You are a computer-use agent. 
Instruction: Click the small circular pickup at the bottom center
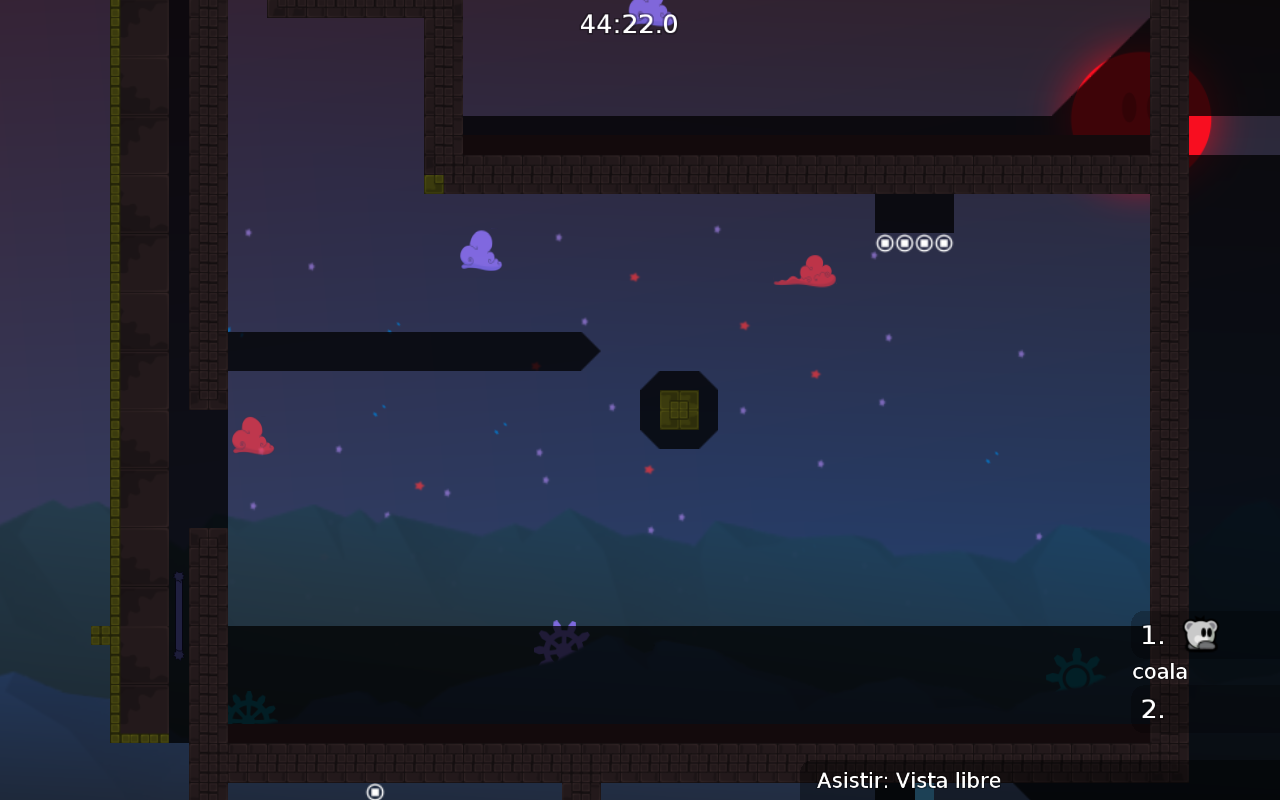pos(375,791)
